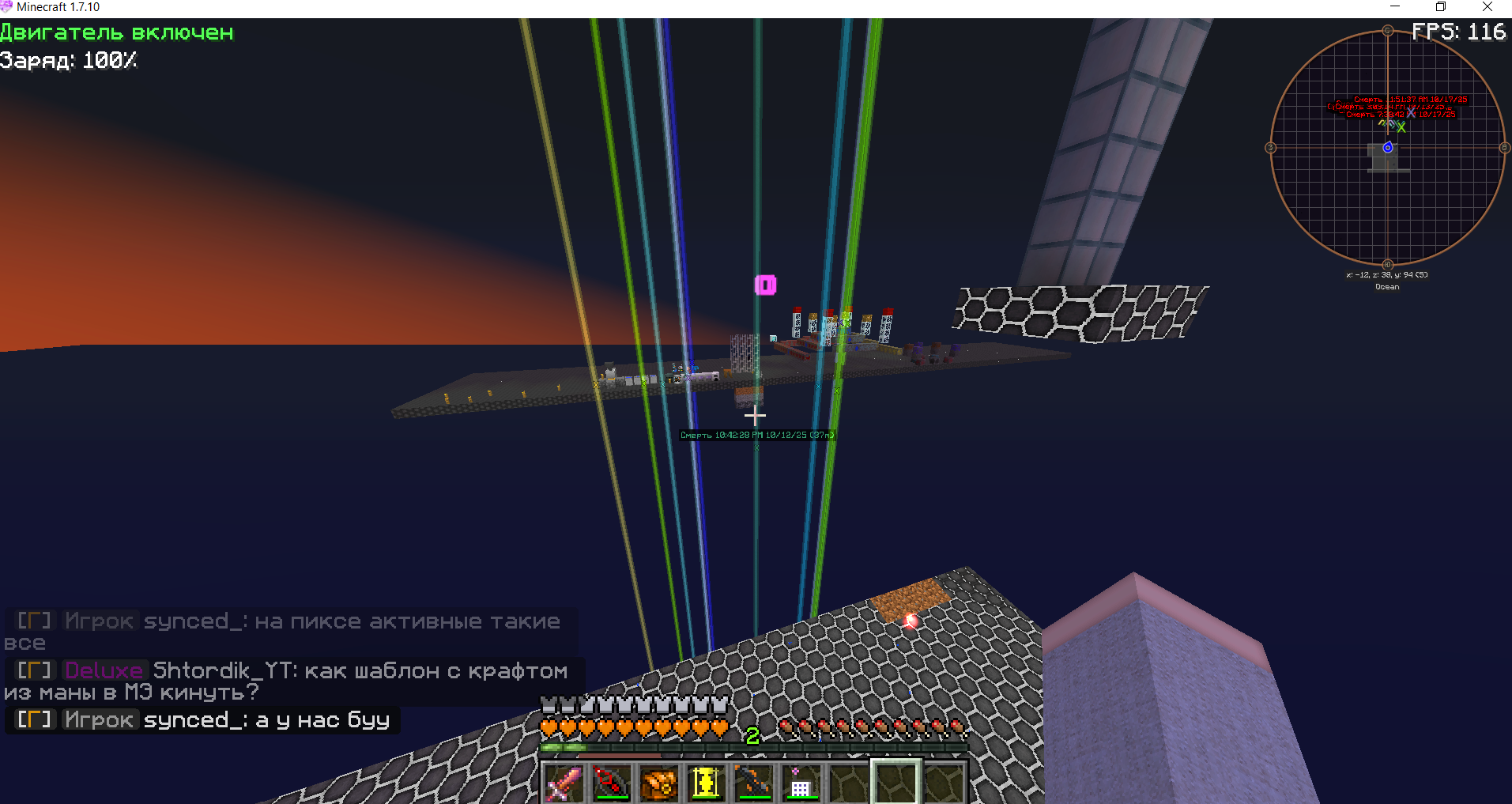1512x804 pixels.
Task: Click the green X waypoint on minimap
Action: point(1401,127)
